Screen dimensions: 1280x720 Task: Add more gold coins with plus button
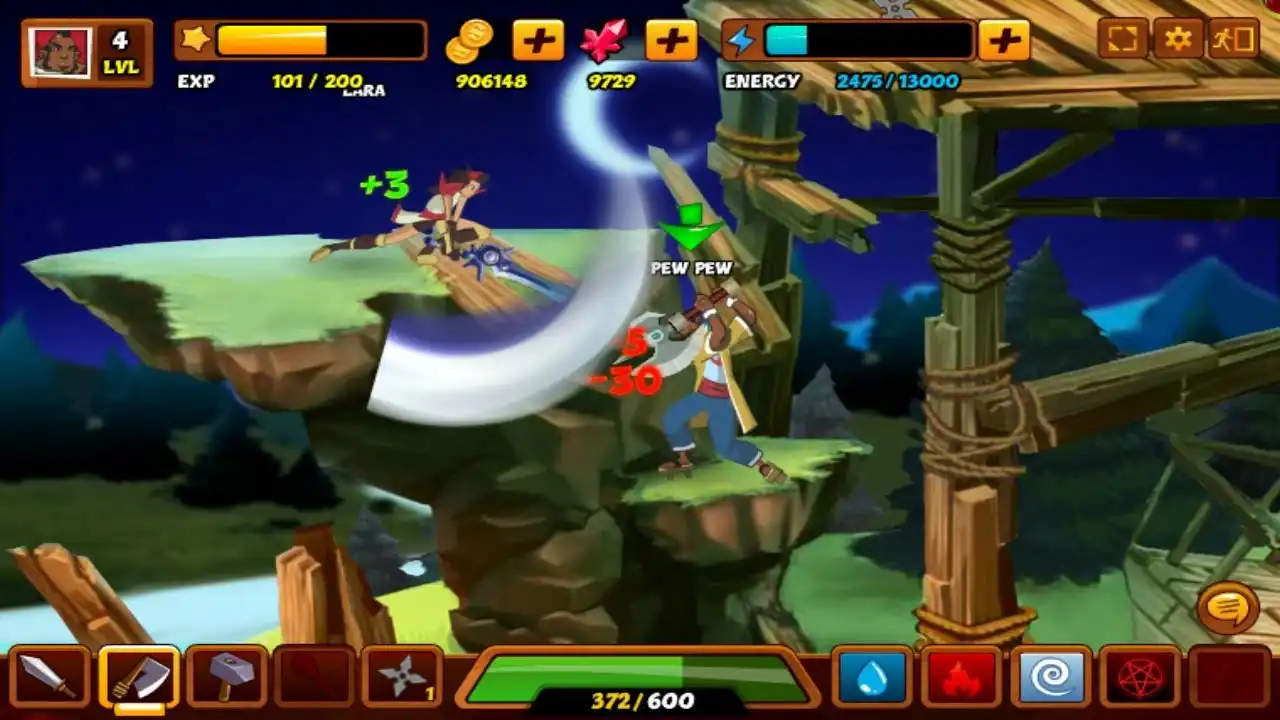[x=538, y=41]
